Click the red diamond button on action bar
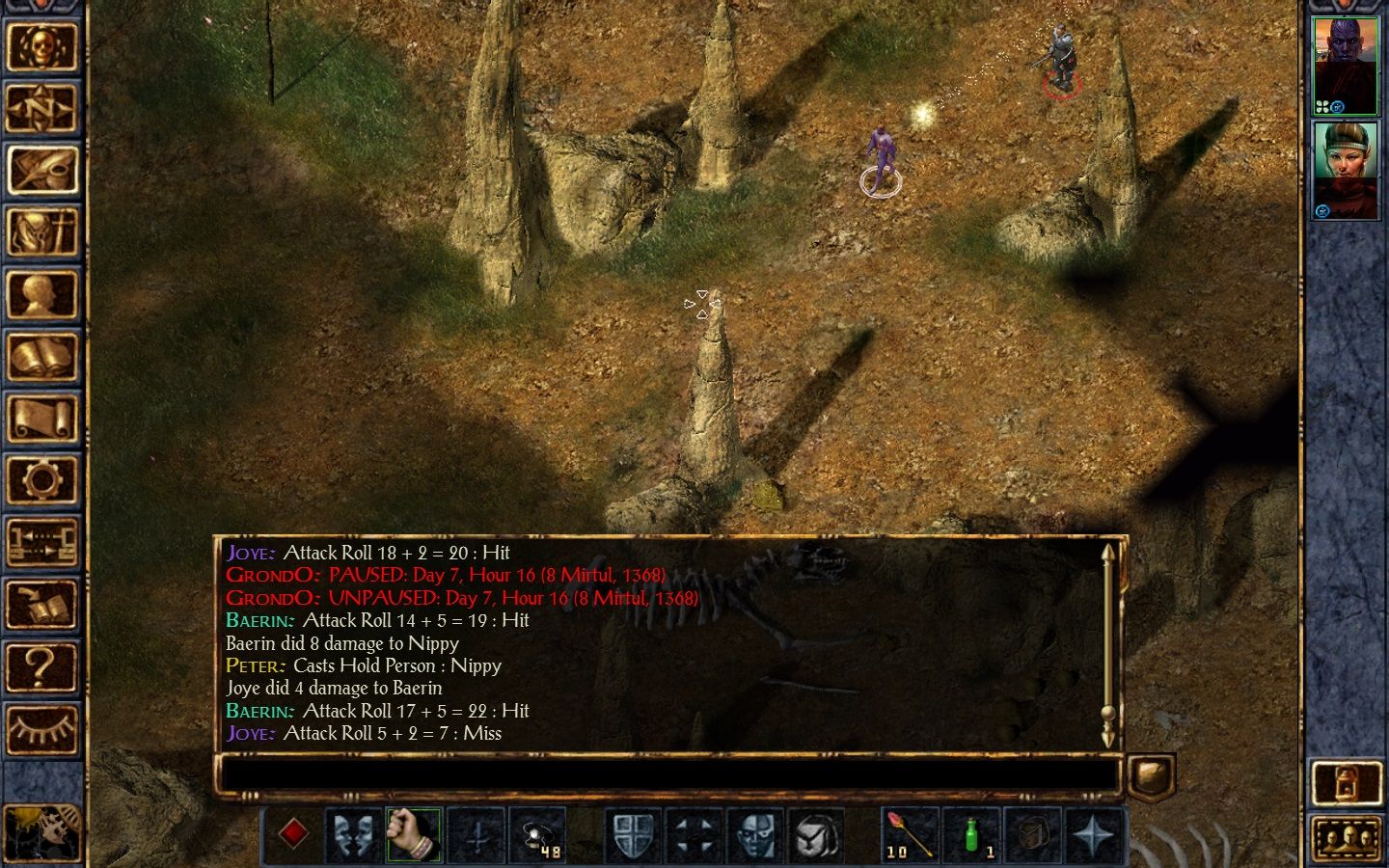 [x=293, y=834]
